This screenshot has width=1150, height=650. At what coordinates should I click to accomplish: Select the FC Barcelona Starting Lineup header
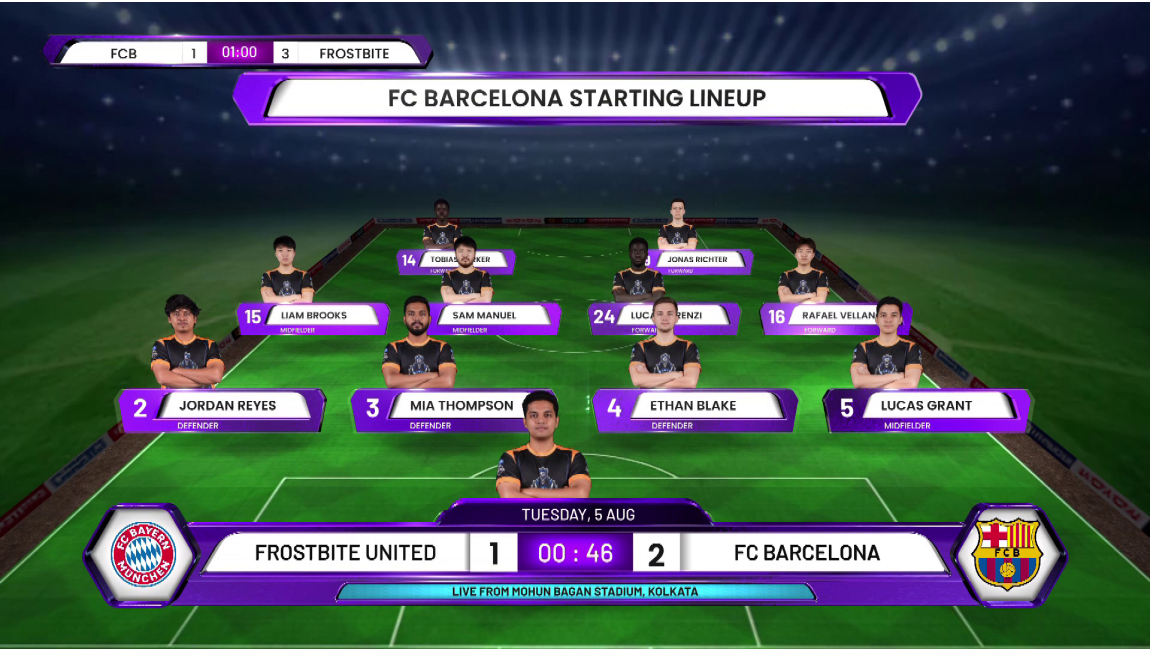(577, 98)
